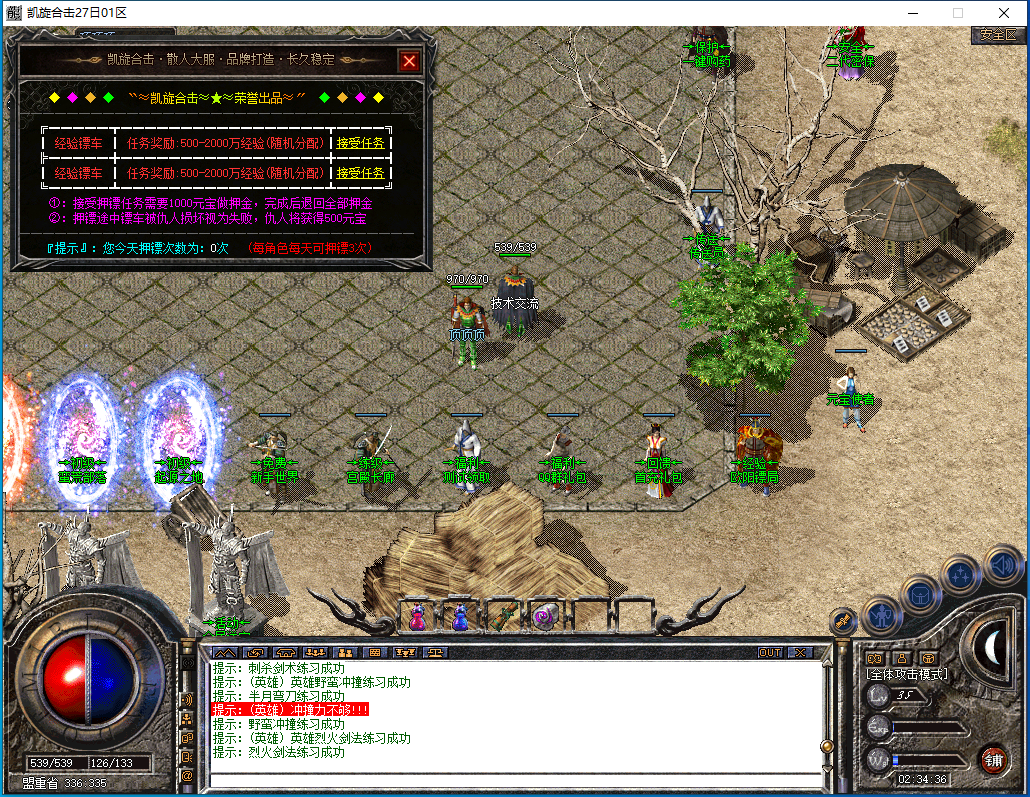Open the bag inventory round button
Screen dimensions: 1030x797
[921, 594]
